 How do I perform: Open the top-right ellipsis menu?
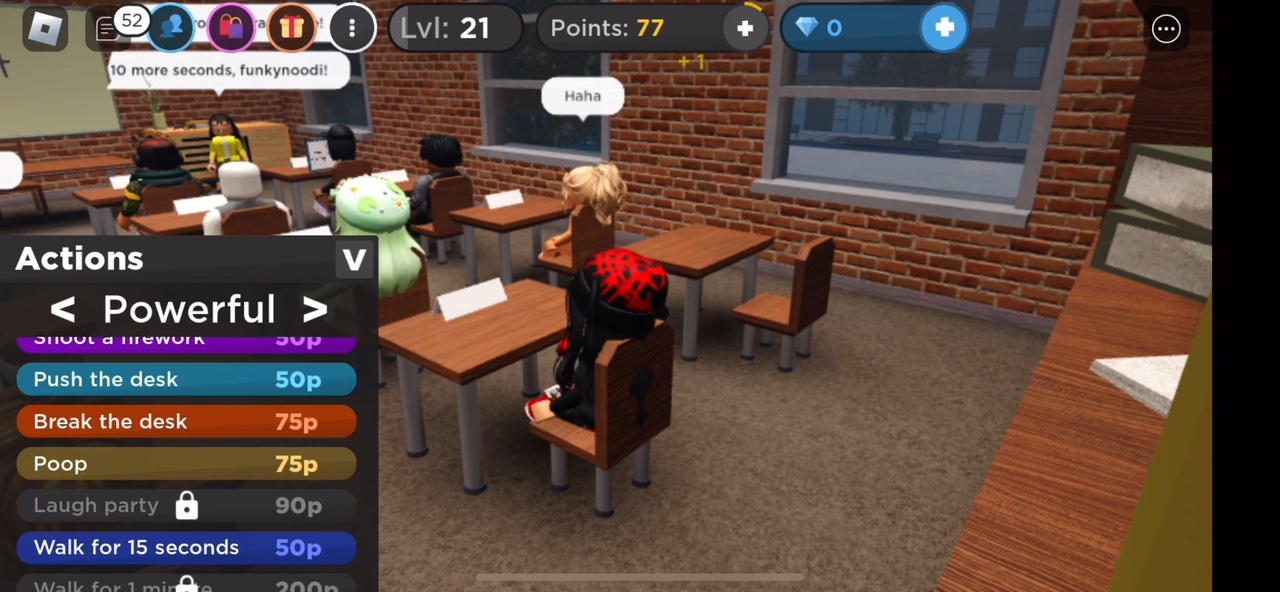(1166, 29)
